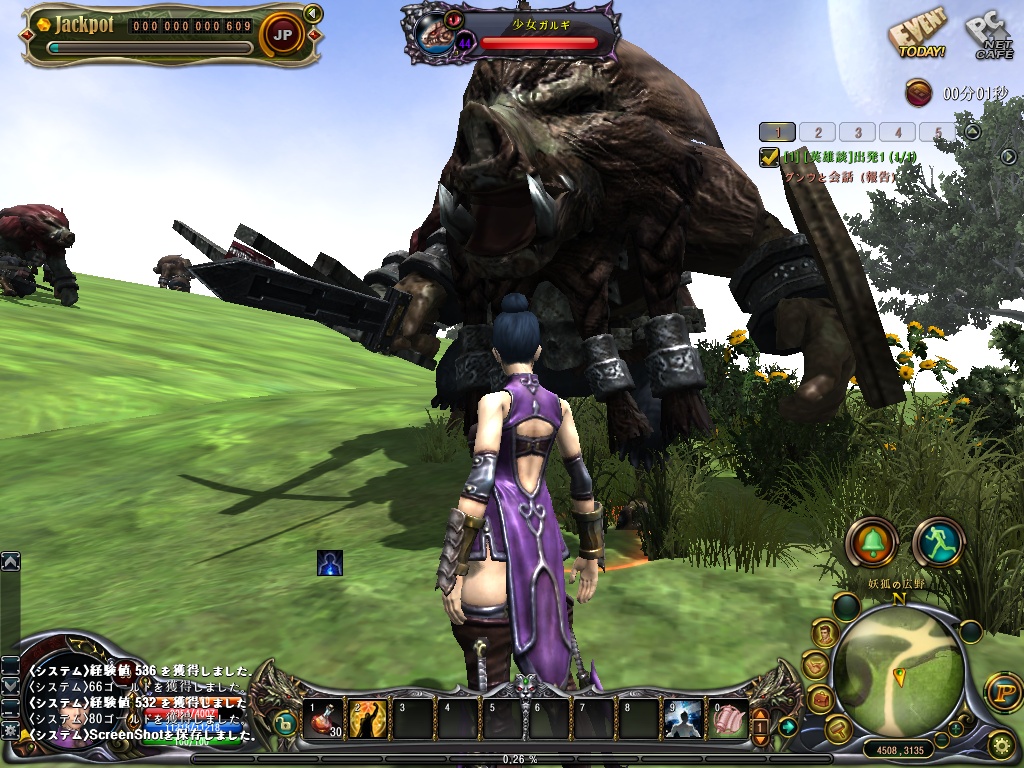Image resolution: width=1024 pixels, height=768 pixels.
Task: Open the briefcase inventory icon
Action: (x=819, y=698)
